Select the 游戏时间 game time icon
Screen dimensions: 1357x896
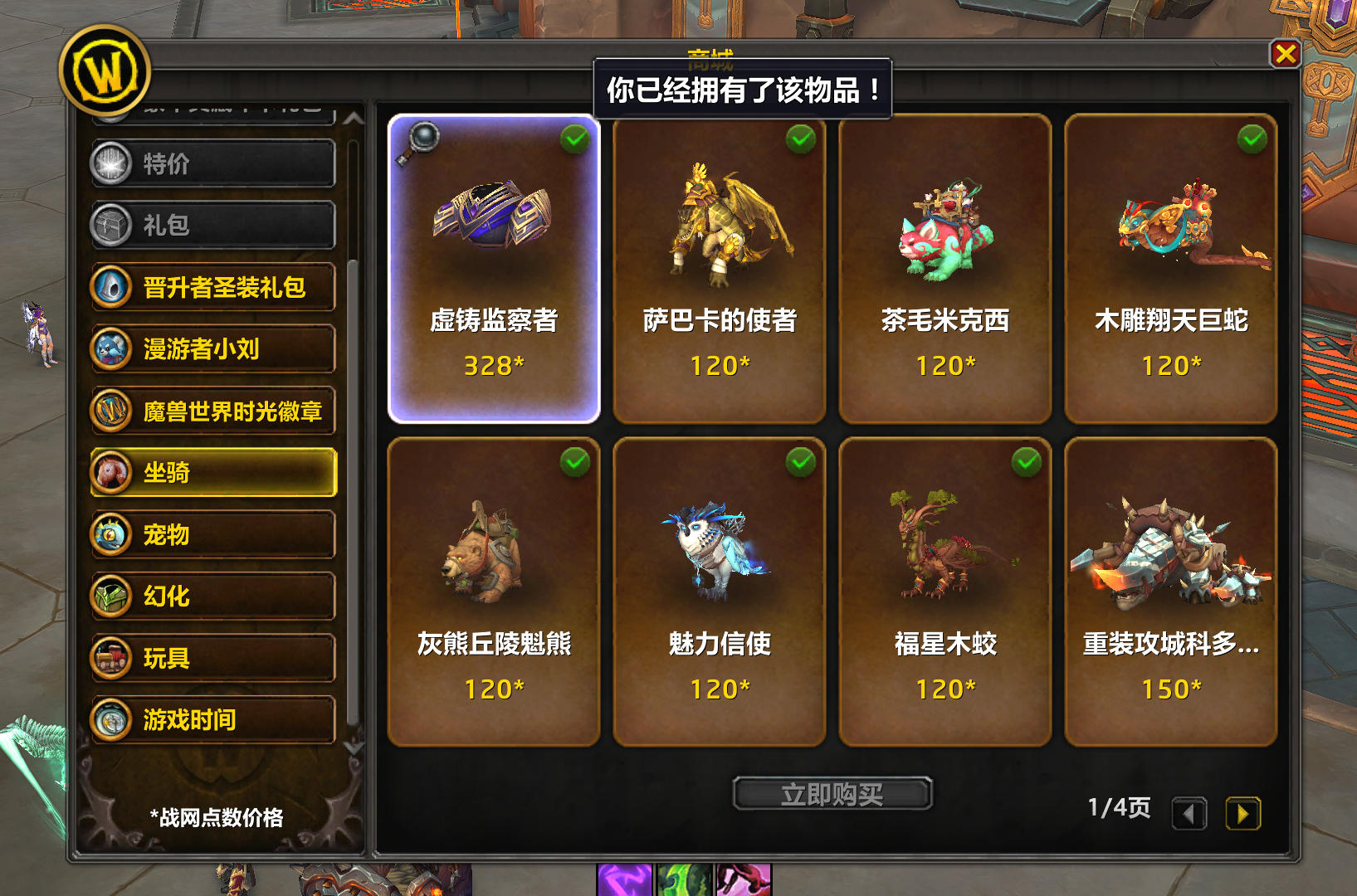[x=113, y=718]
